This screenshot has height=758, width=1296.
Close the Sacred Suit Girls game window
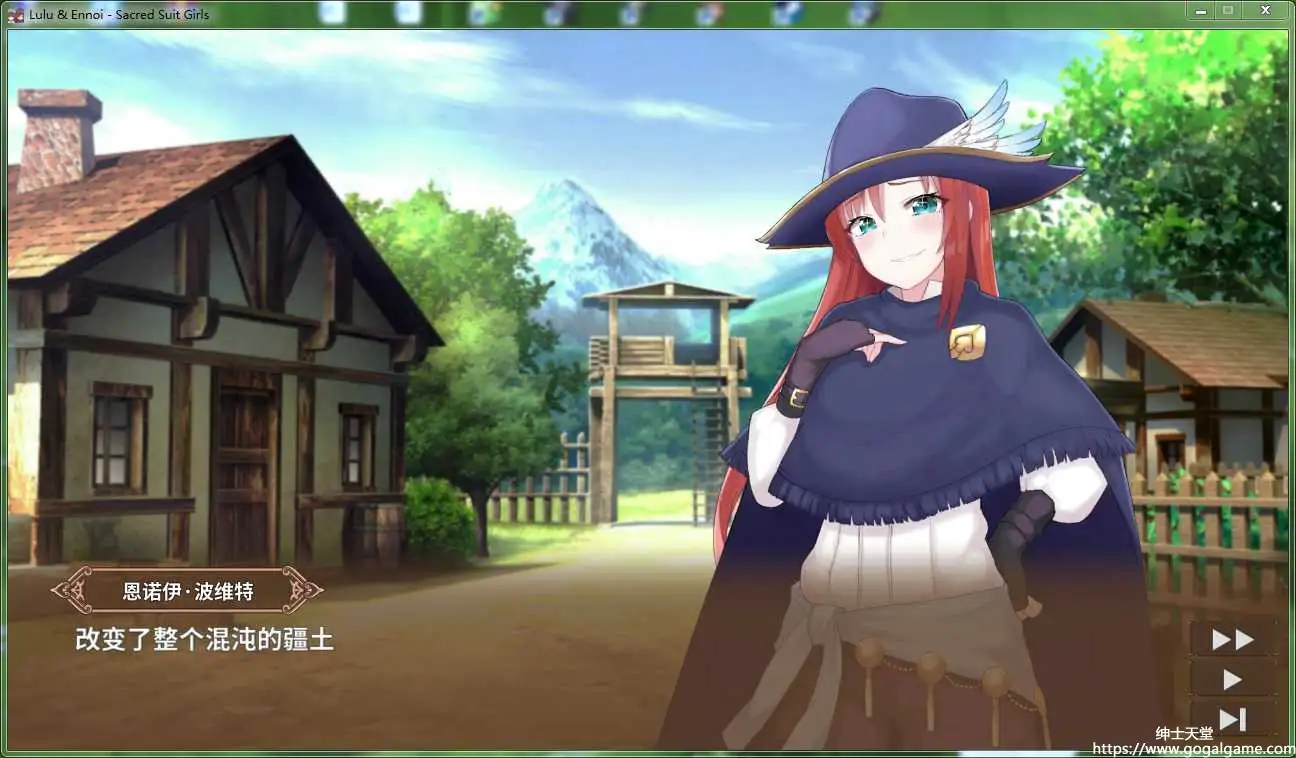(x=1264, y=11)
